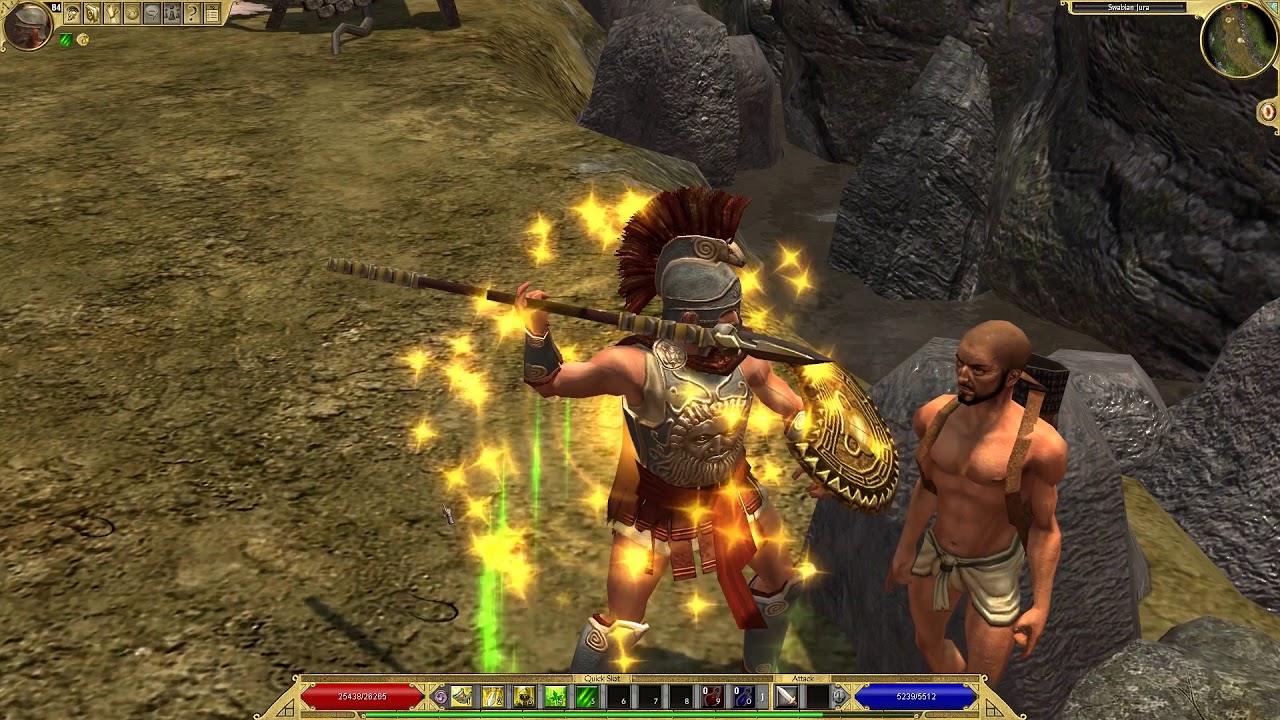Click the minimap
This screenshot has width=1280, height=720.
(x=1238, y=40)
